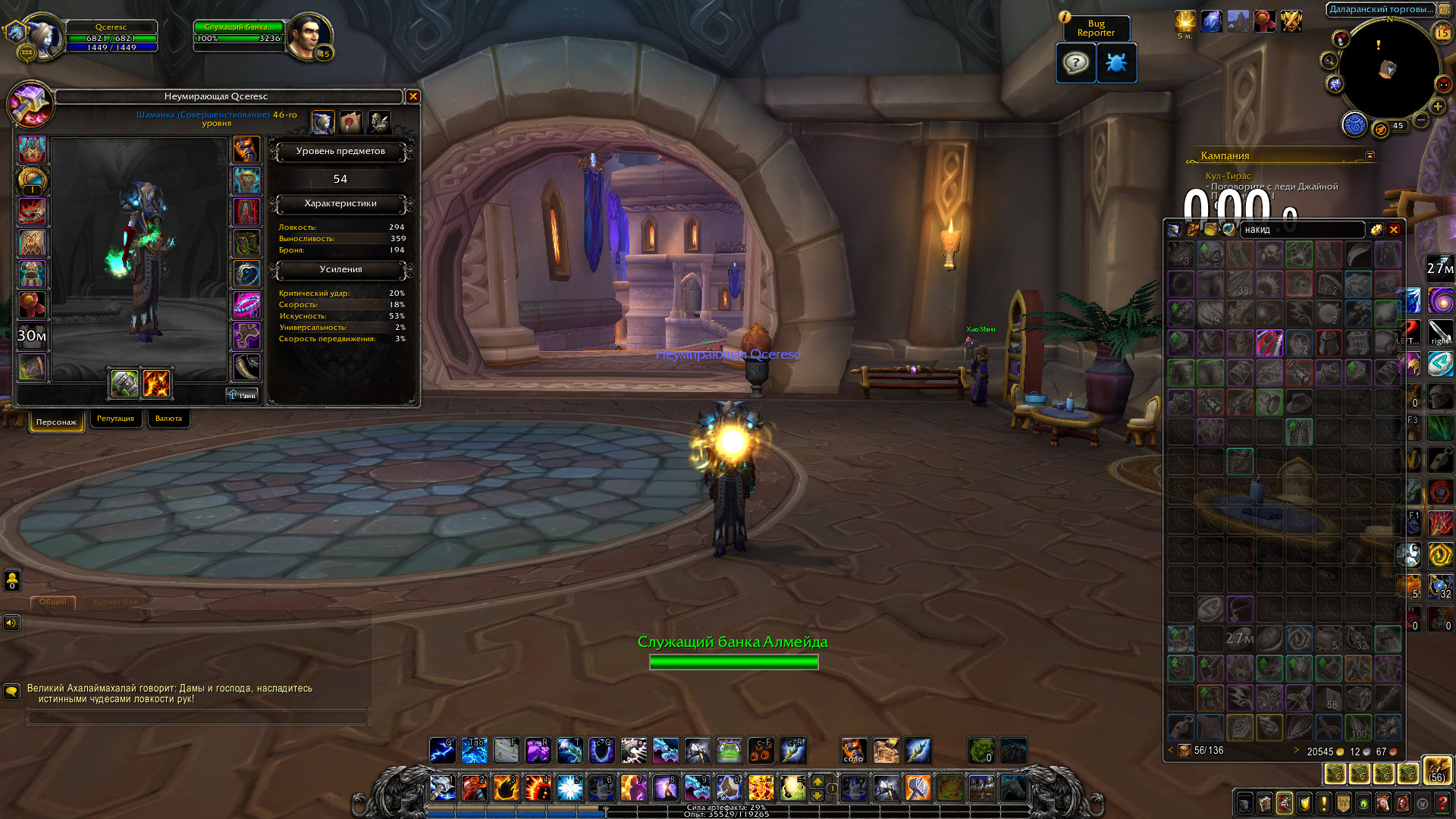The height and width of the screenshot is (819, 1456).
Task: Use the green frog Hex ability
Action: 729,751
